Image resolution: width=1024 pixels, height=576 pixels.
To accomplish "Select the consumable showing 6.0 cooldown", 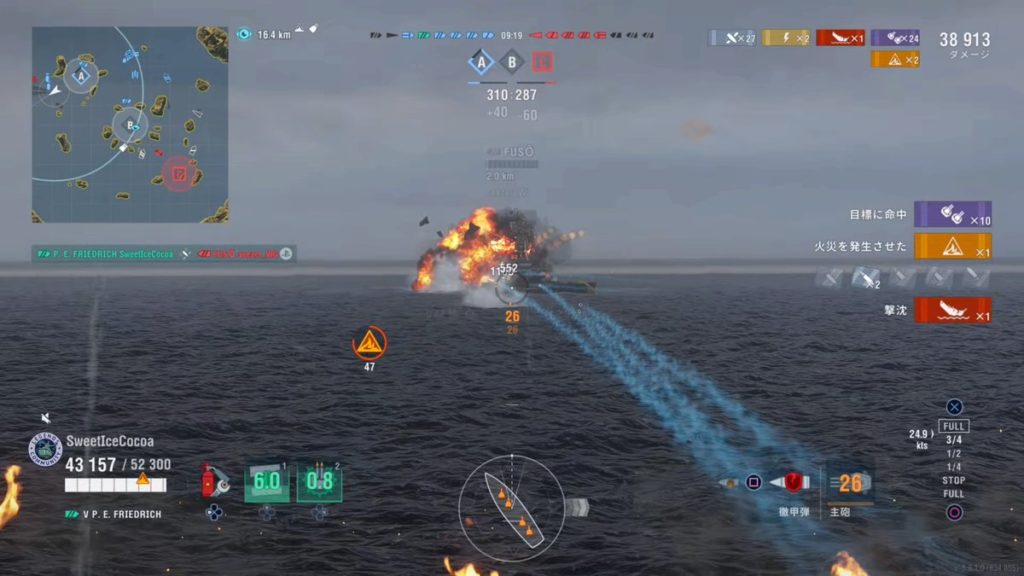I will point(266,481).
